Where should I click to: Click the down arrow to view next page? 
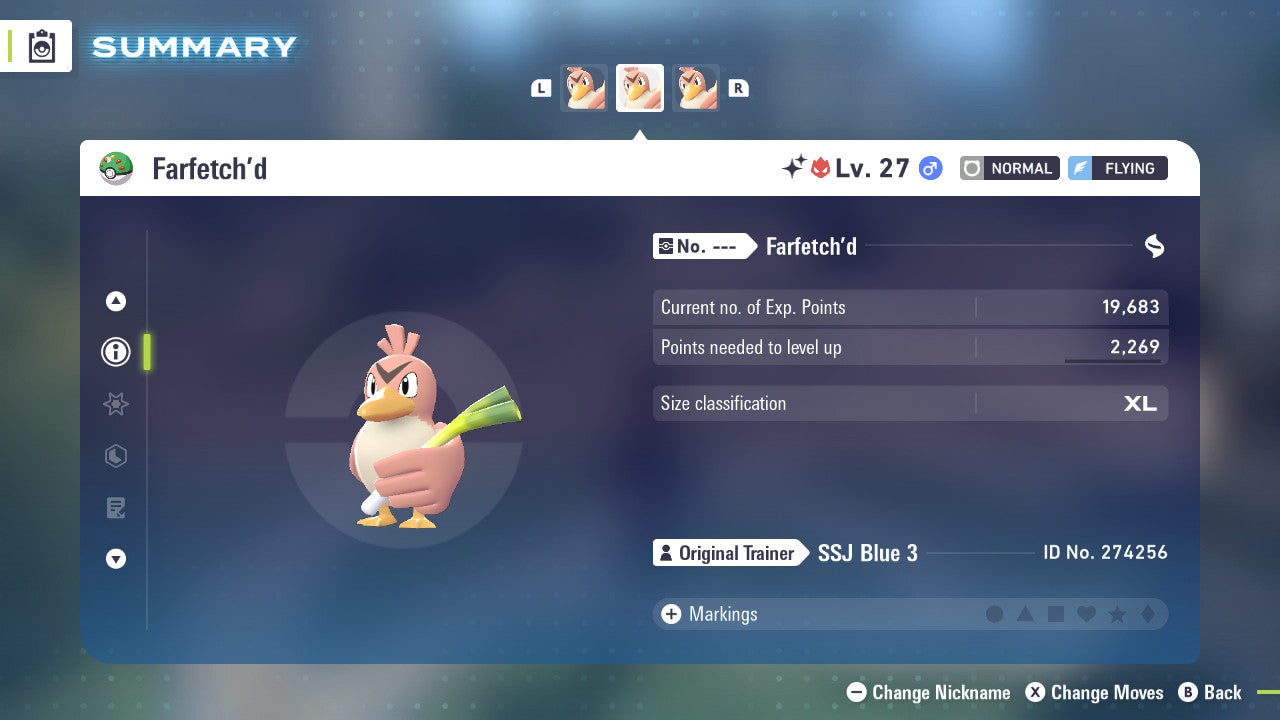(x=116, y=559)
